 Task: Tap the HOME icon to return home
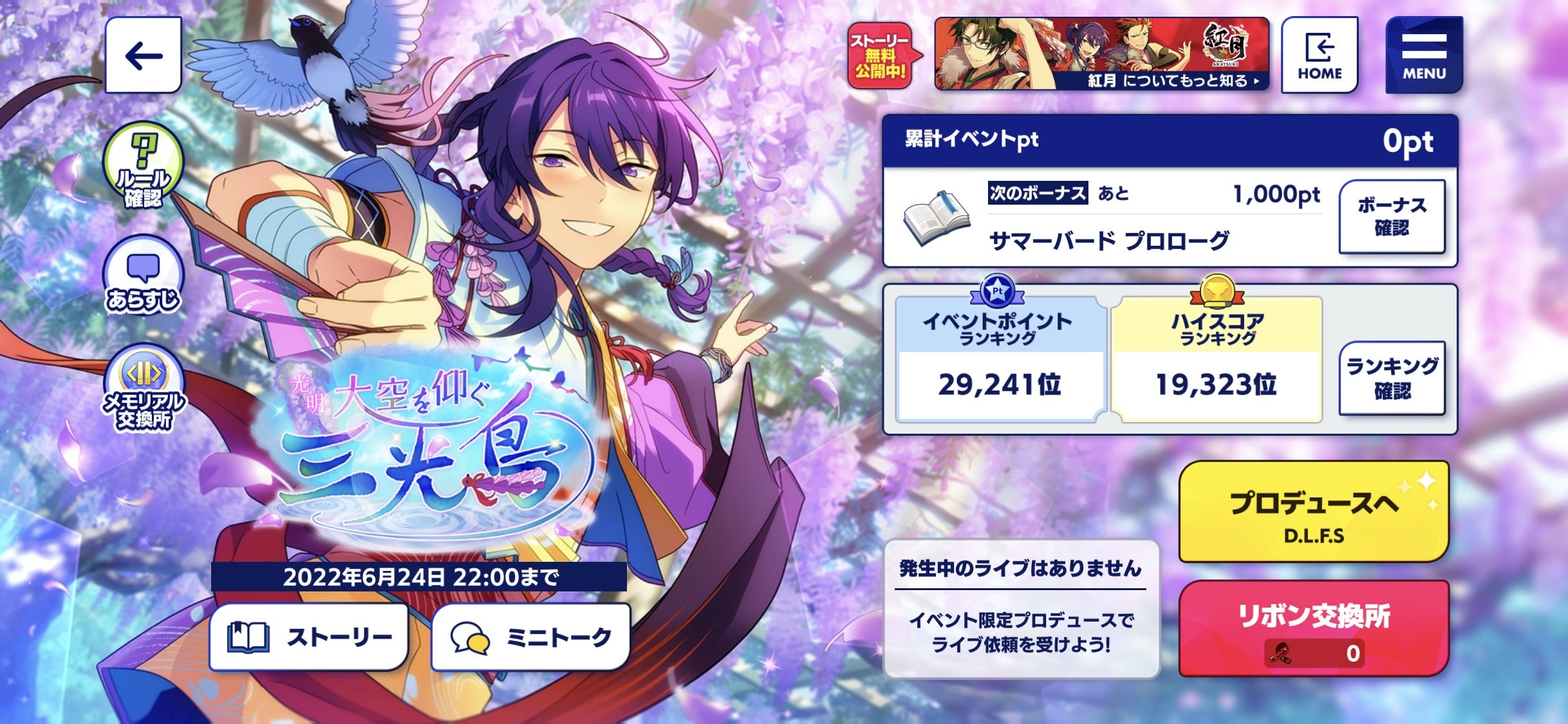point(1320,55)
